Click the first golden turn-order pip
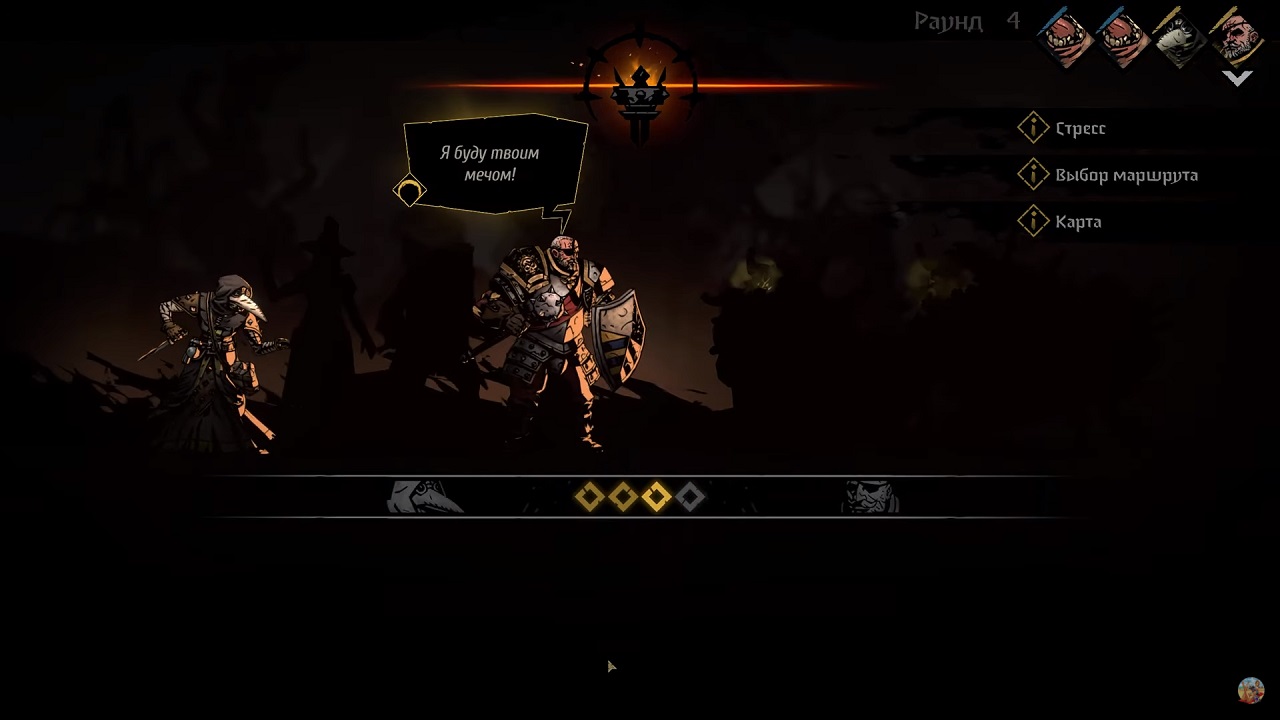 [x=588, y=497]
